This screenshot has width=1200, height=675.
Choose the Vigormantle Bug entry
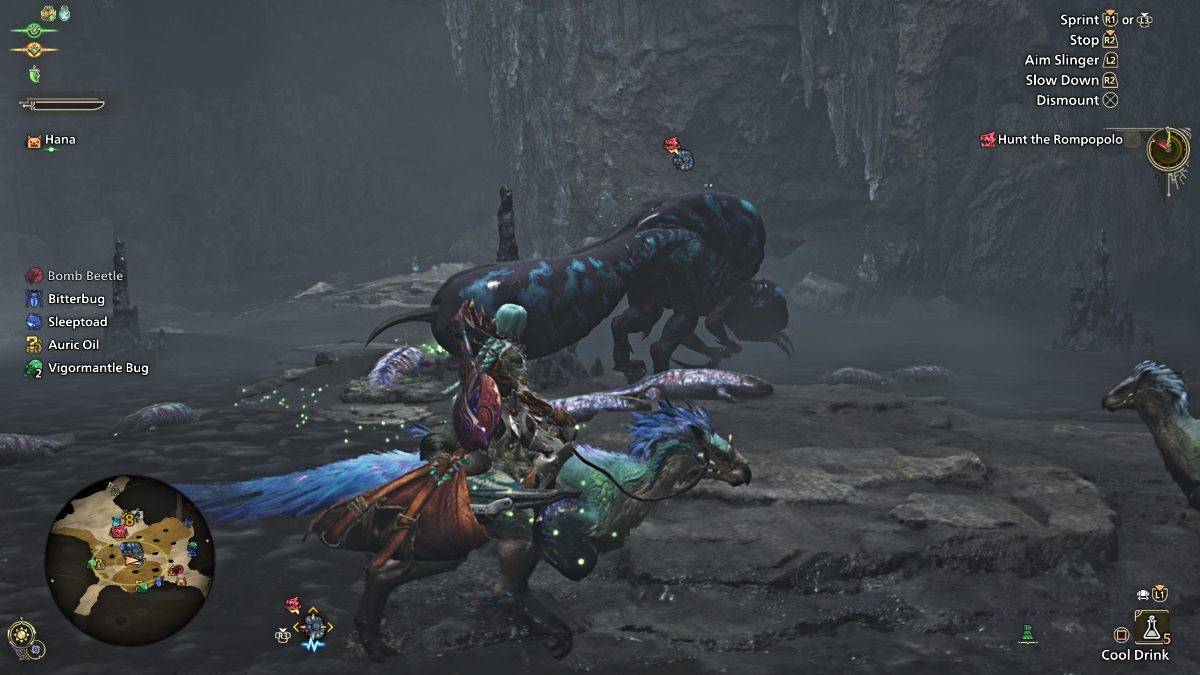coord(97,368)
